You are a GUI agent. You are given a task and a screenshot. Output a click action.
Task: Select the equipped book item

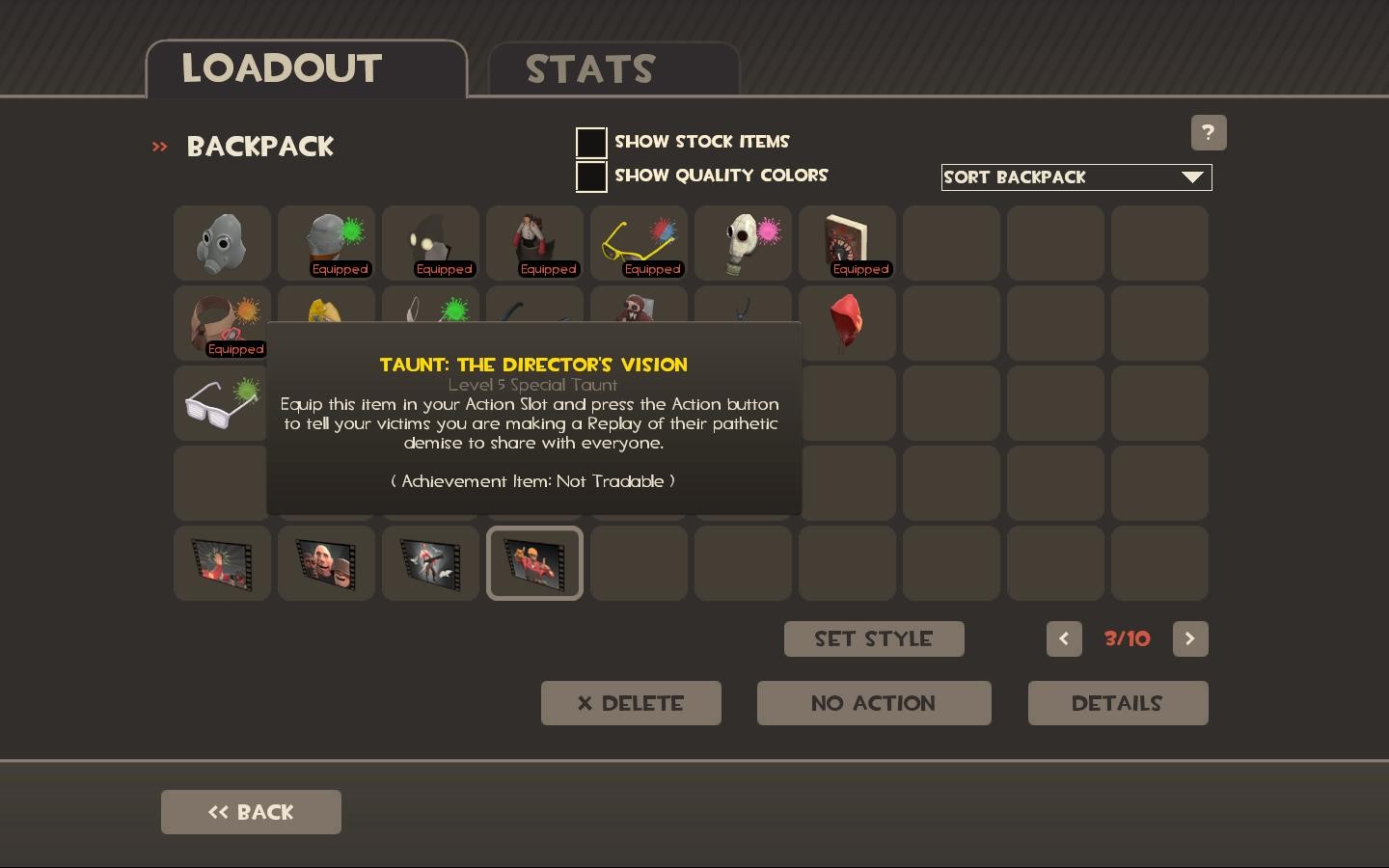point(847,243)
